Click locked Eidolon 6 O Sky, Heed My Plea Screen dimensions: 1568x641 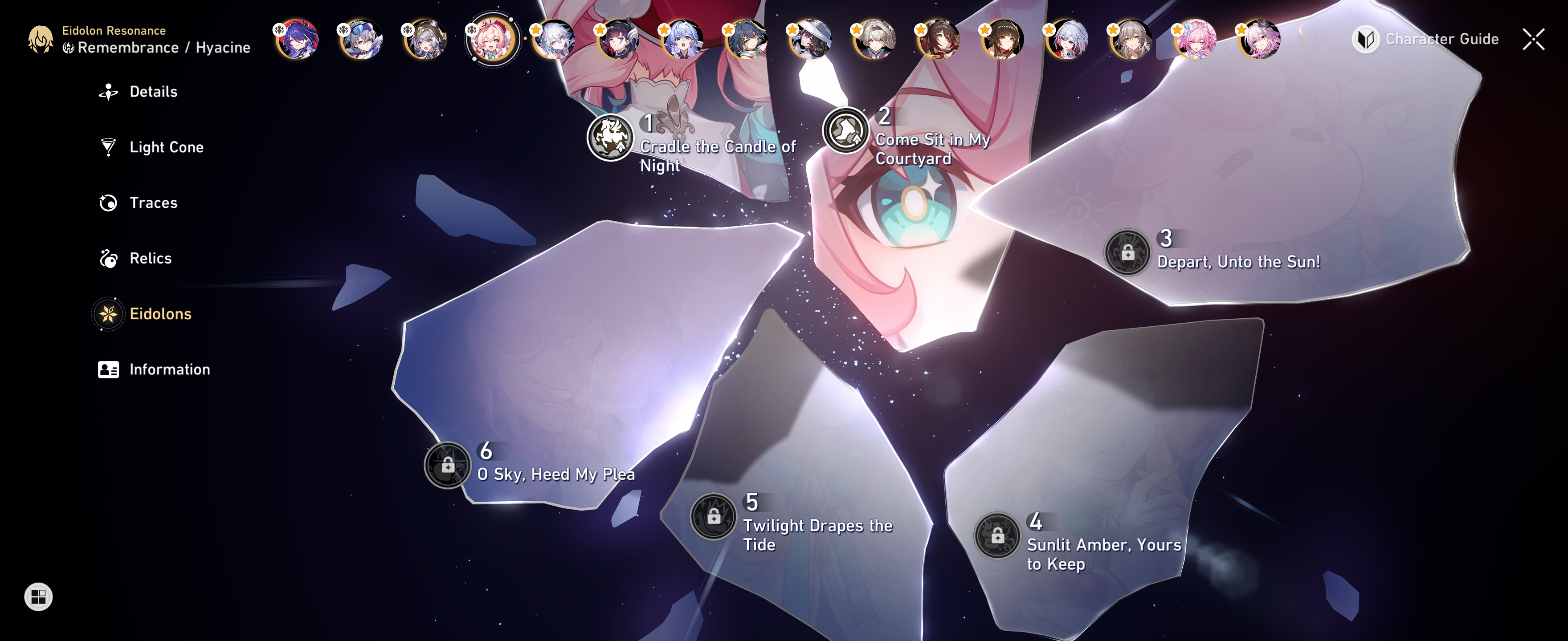click(x=447, y=465)
